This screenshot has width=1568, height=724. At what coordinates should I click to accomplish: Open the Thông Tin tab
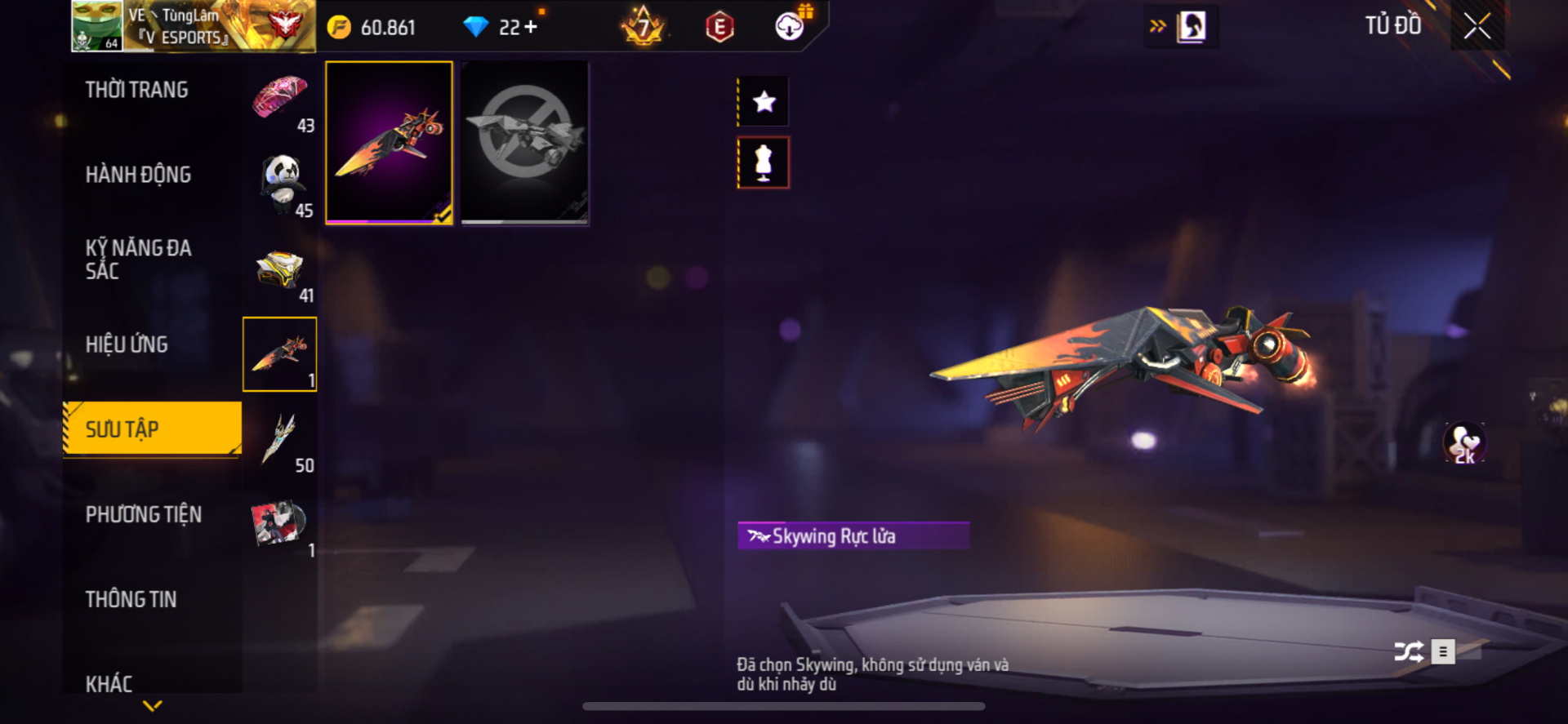(131, 599)
